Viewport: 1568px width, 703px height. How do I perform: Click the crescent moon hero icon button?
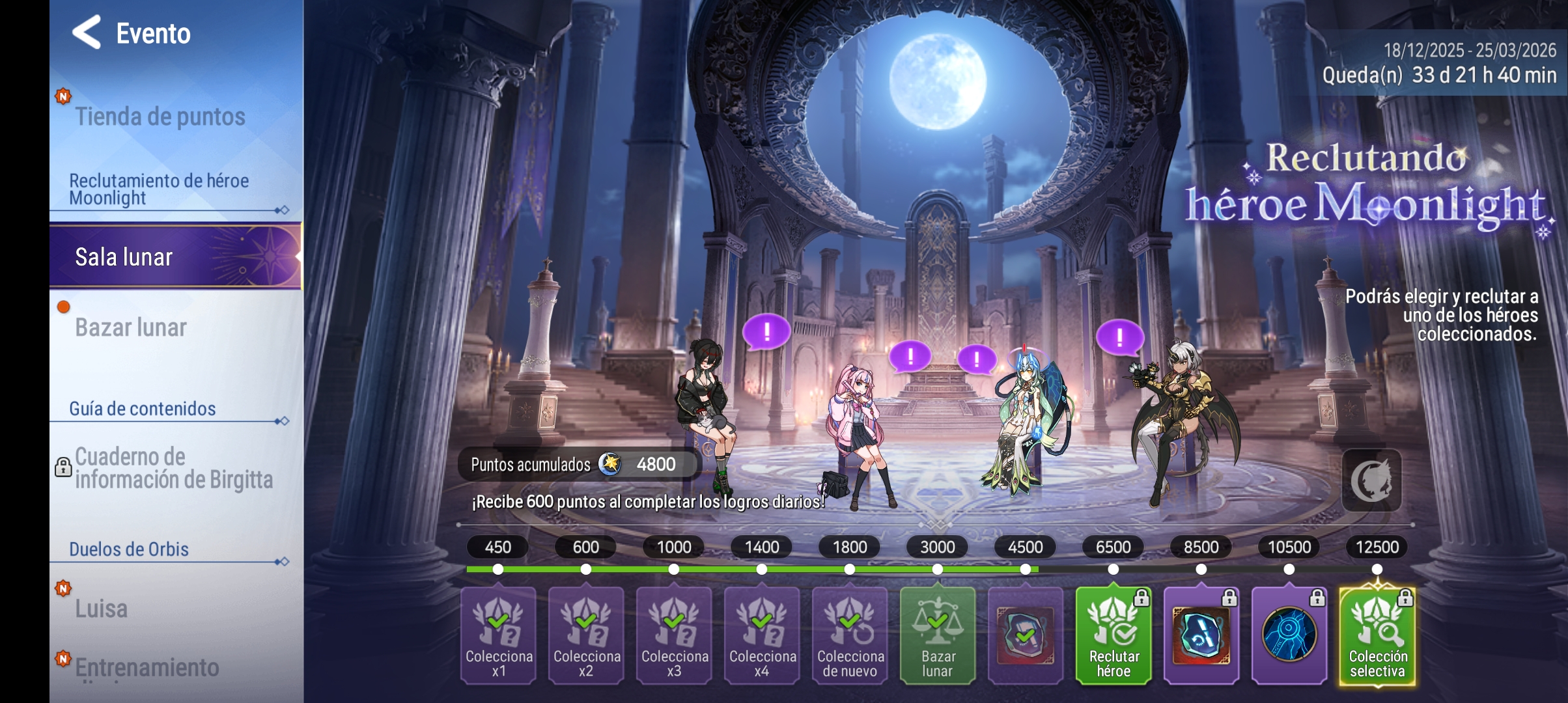(1371, 480)
